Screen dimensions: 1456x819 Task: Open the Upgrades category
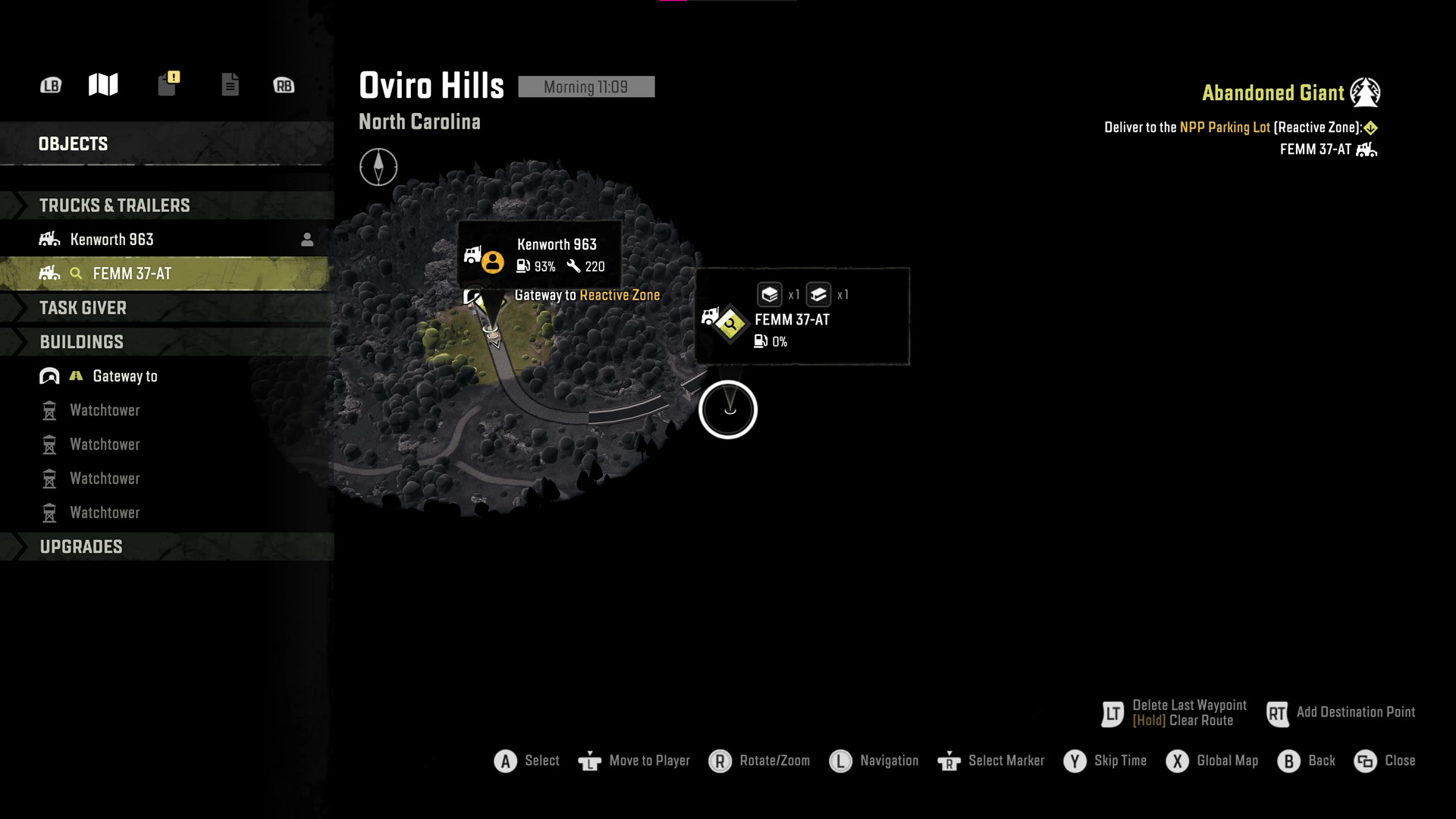point(81,547)
